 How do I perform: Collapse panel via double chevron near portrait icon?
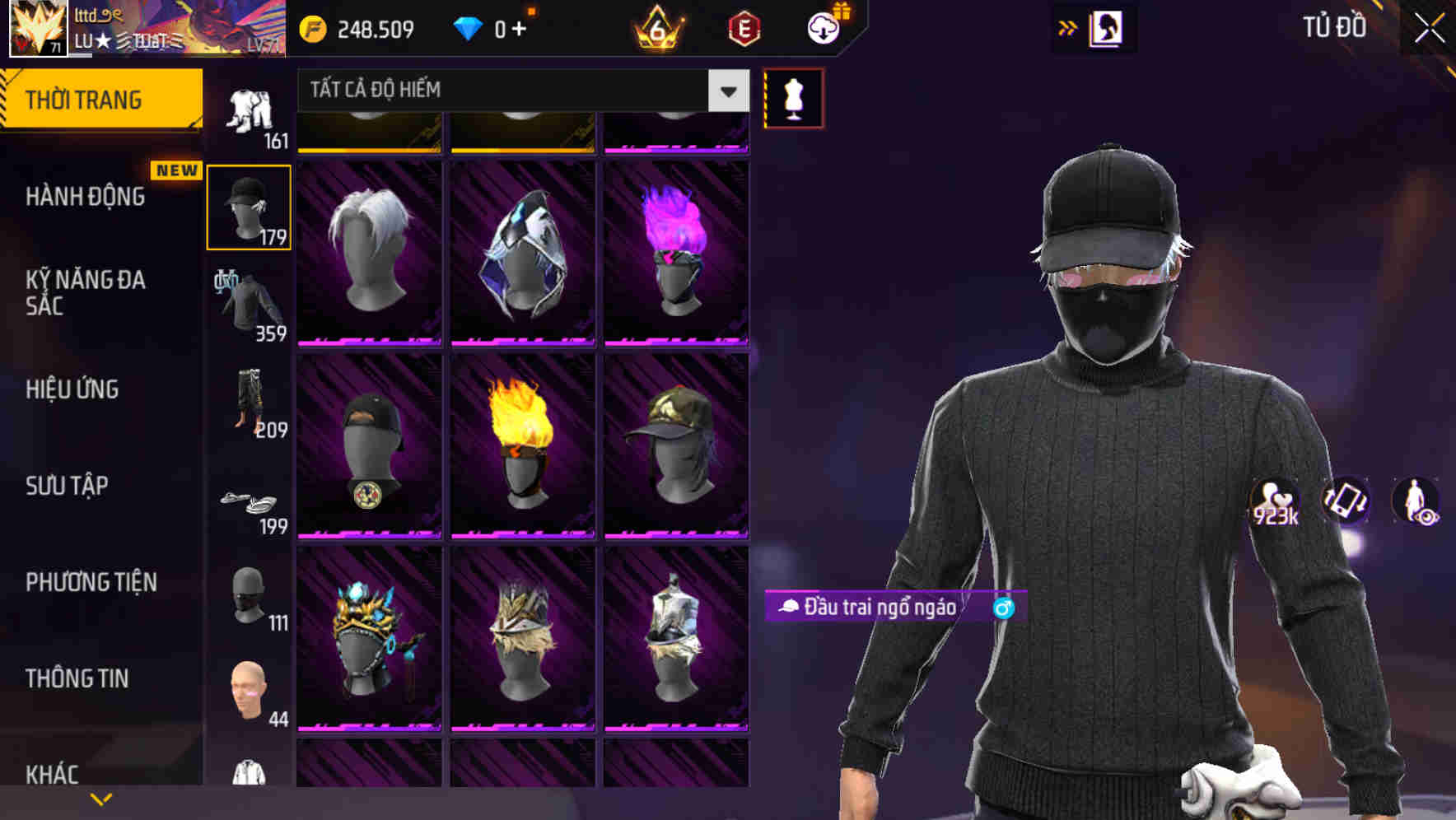(1068, 27)
